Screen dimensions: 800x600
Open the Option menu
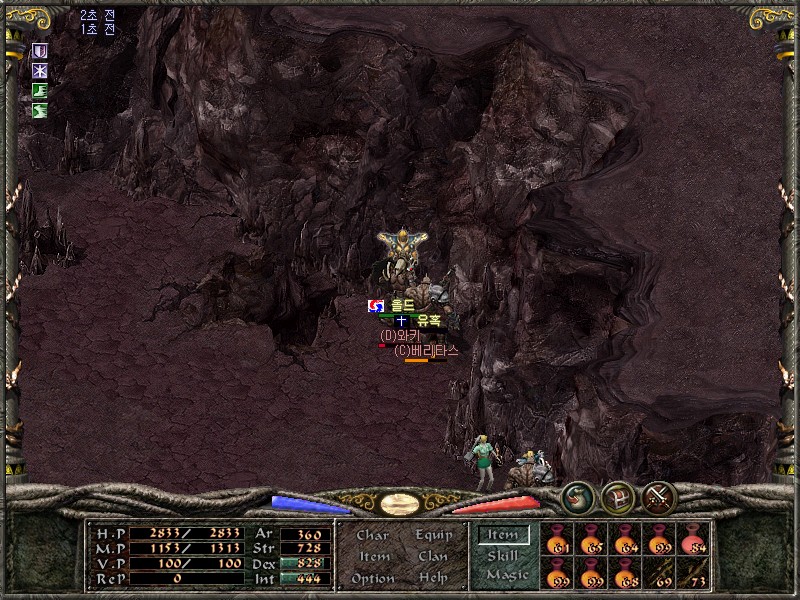click(371, 578)
